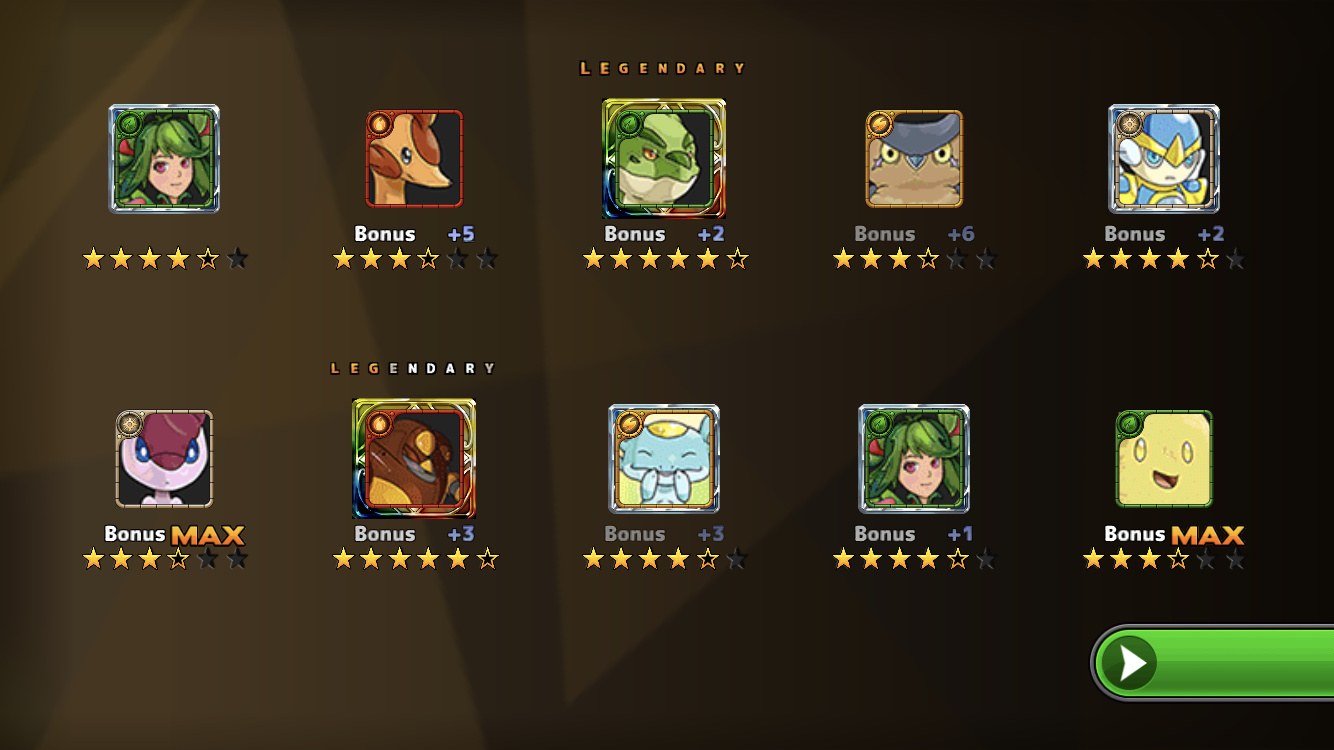Select the legendary green frog monster
1334x750 pixels.
point(664,159)
